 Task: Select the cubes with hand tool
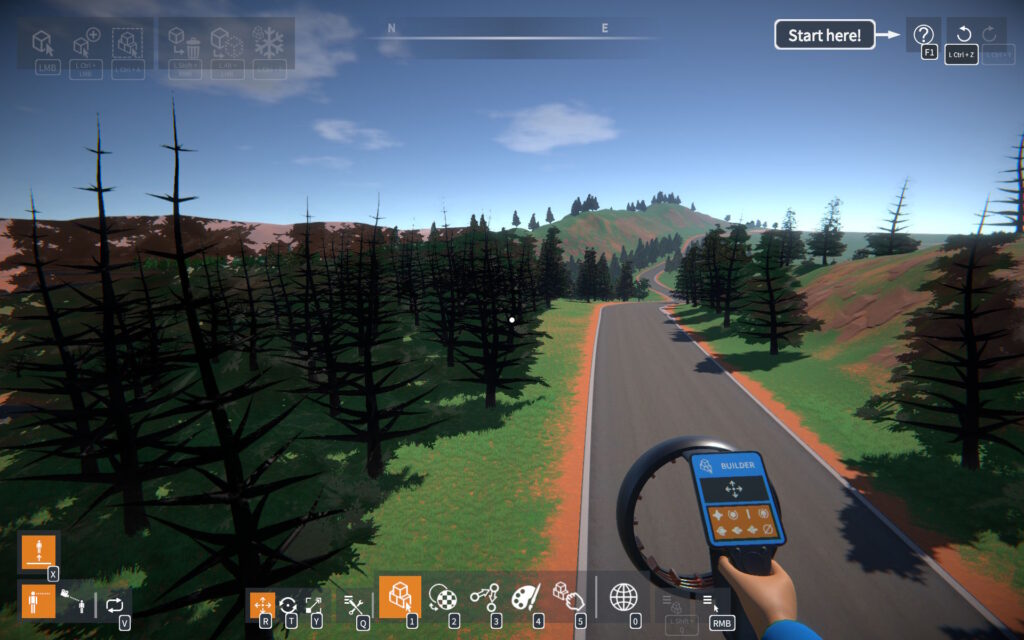point(568,597)
